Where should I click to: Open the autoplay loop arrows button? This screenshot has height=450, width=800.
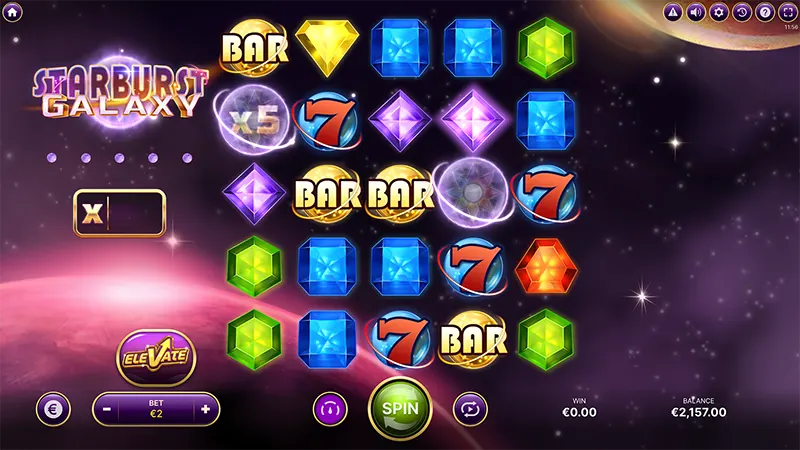point(469,408)
